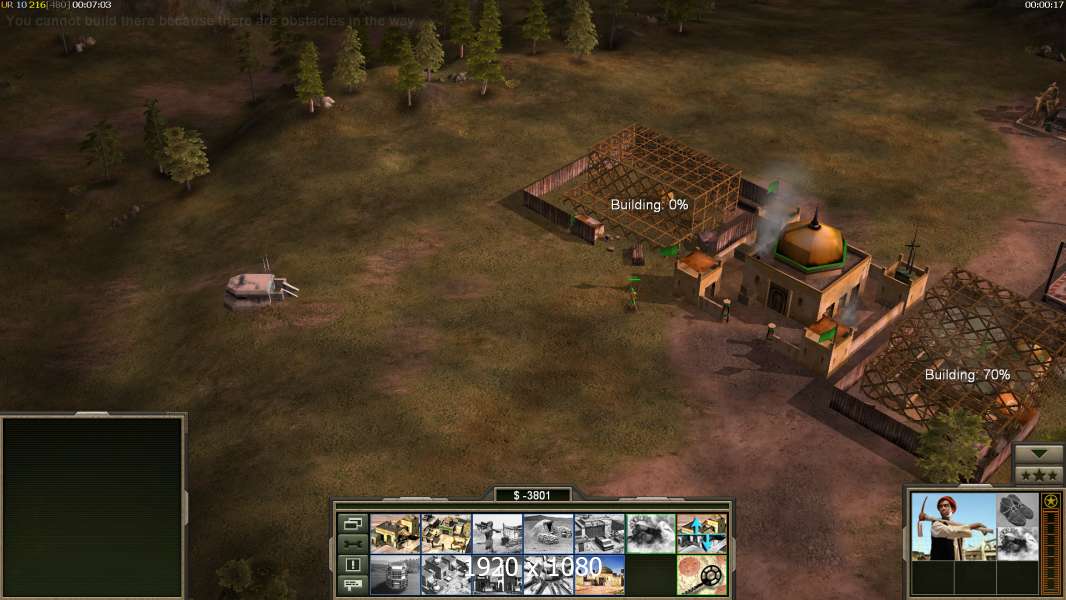Click the down-arrow button above the stars

(1039, 454)
